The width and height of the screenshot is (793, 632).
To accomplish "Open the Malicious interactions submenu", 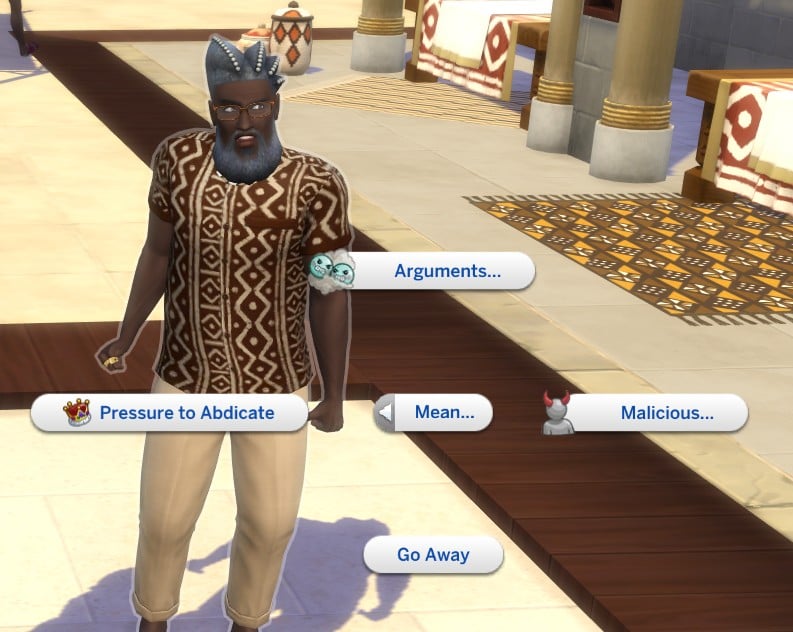I will (666, 412).
